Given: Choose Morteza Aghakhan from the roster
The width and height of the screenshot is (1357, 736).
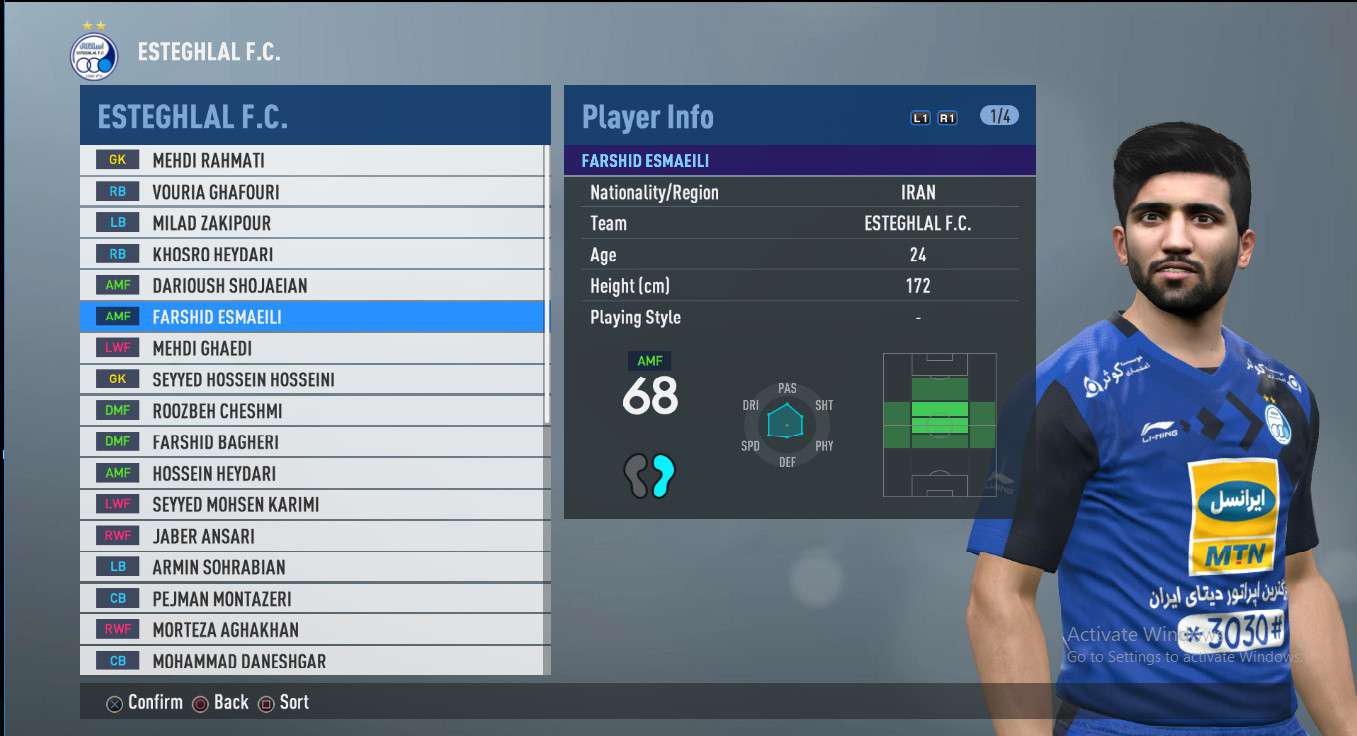Looking at the screenshot, I should pos(312,630).
